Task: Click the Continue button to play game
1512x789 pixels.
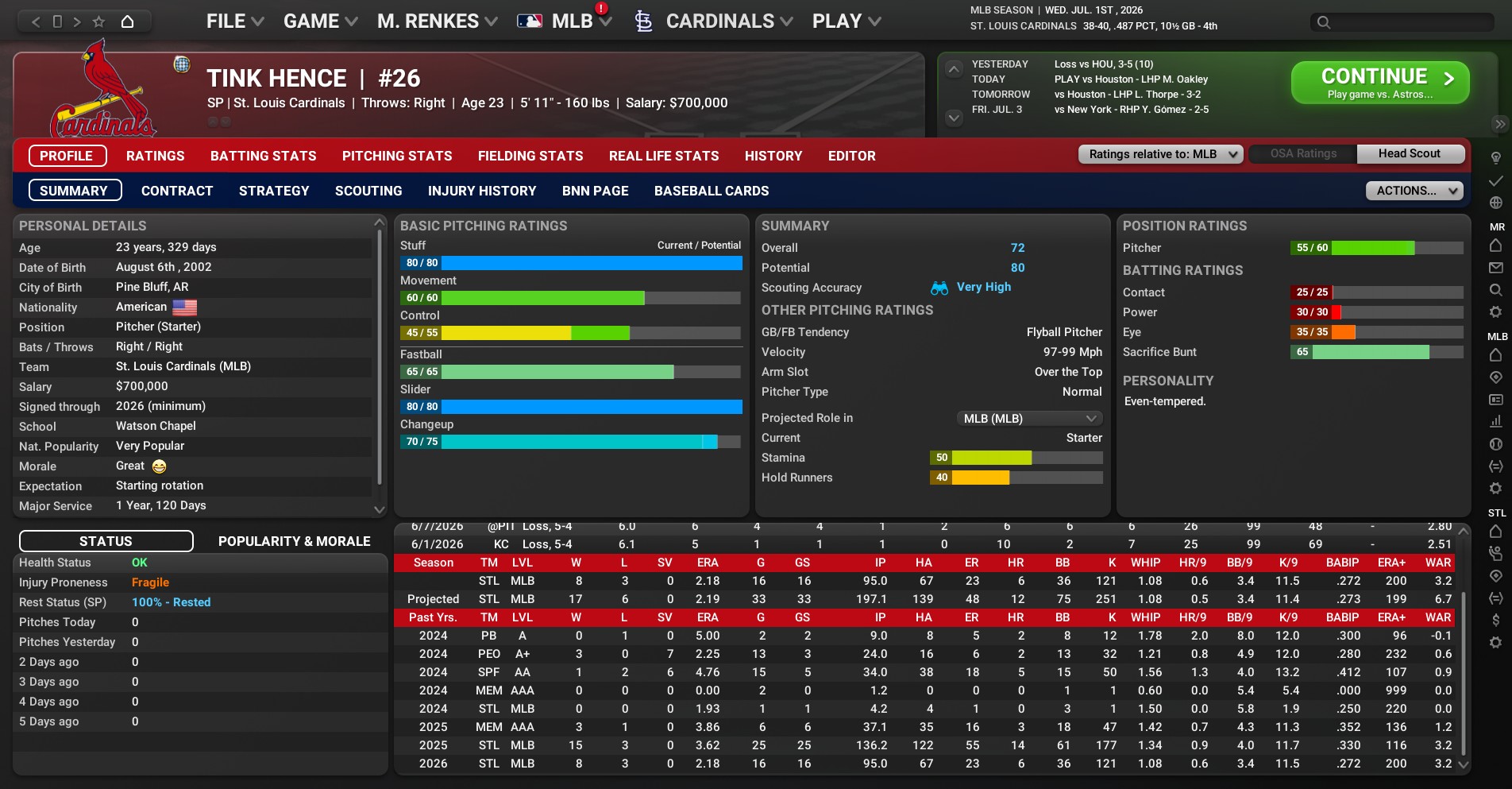Action: click(1379, 83)
